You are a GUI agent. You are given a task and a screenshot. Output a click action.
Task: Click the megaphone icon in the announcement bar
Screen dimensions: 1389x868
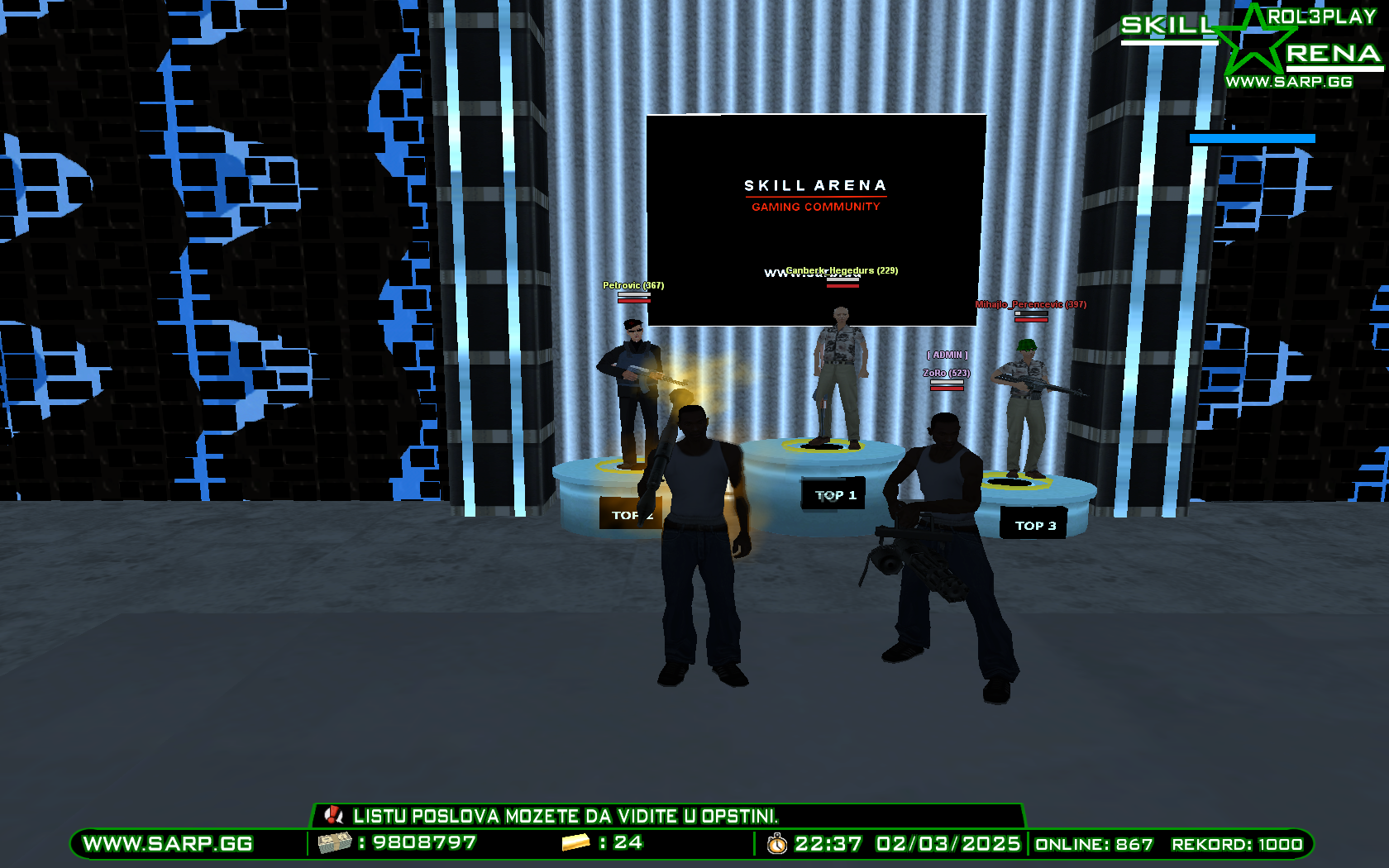[333, 815]
